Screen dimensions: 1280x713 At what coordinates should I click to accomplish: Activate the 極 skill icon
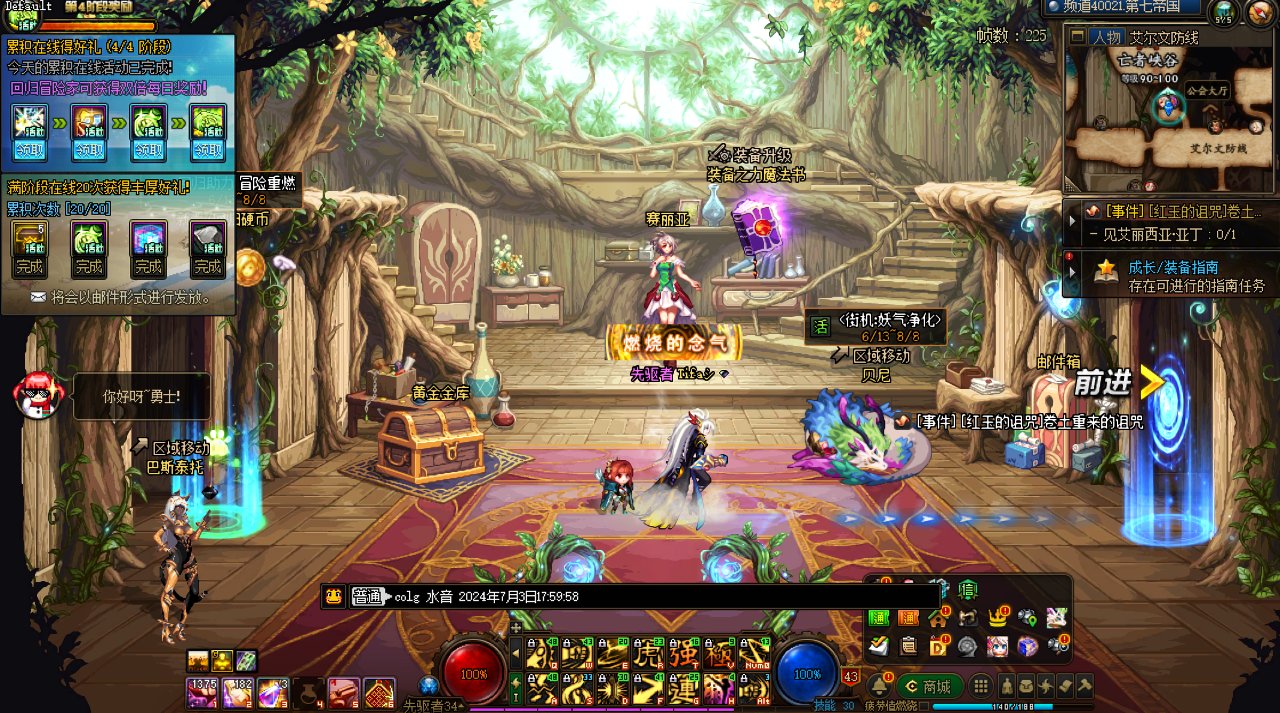[719, 652]
